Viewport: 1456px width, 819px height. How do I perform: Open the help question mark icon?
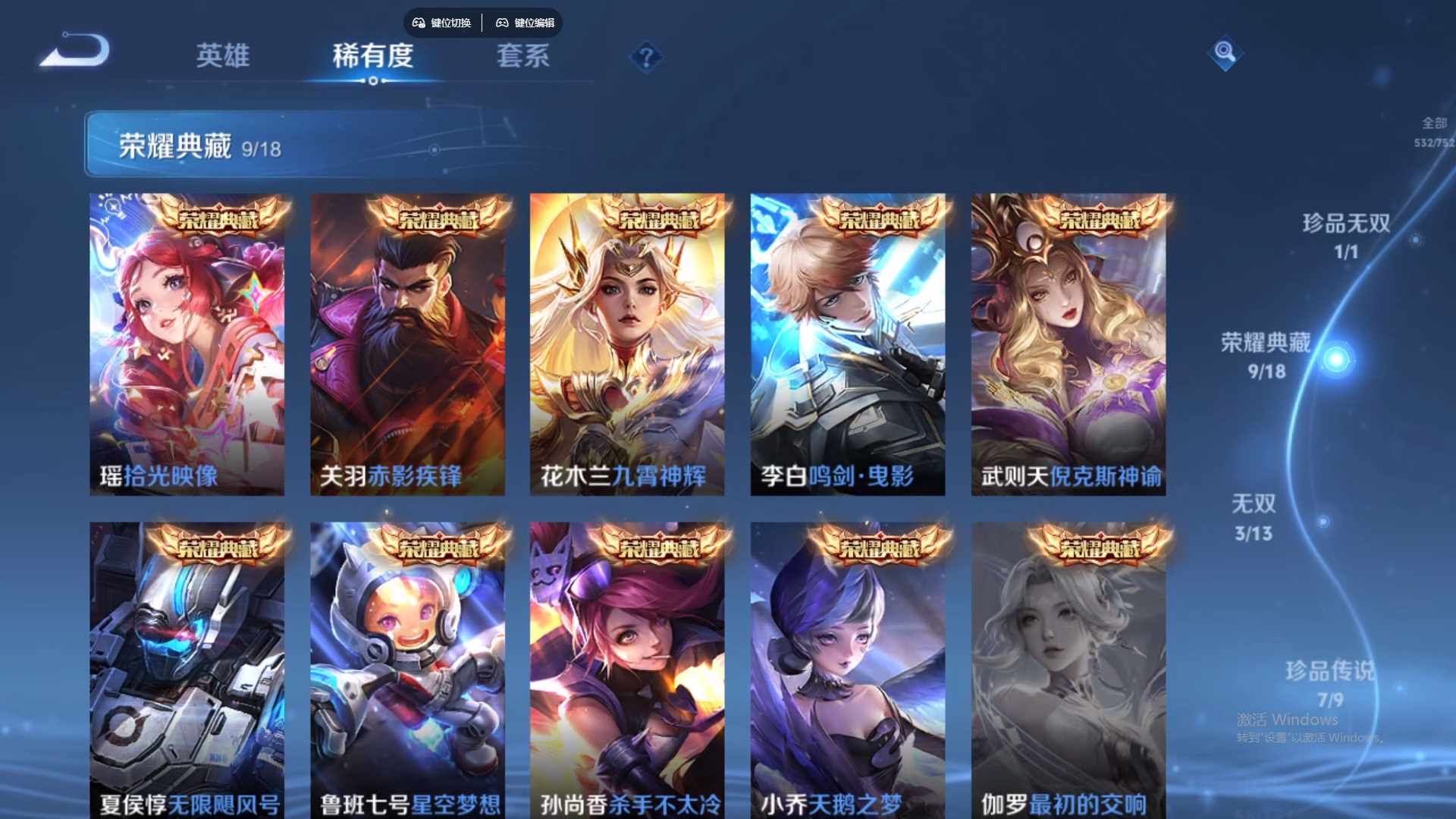click(x=645, y=55)
